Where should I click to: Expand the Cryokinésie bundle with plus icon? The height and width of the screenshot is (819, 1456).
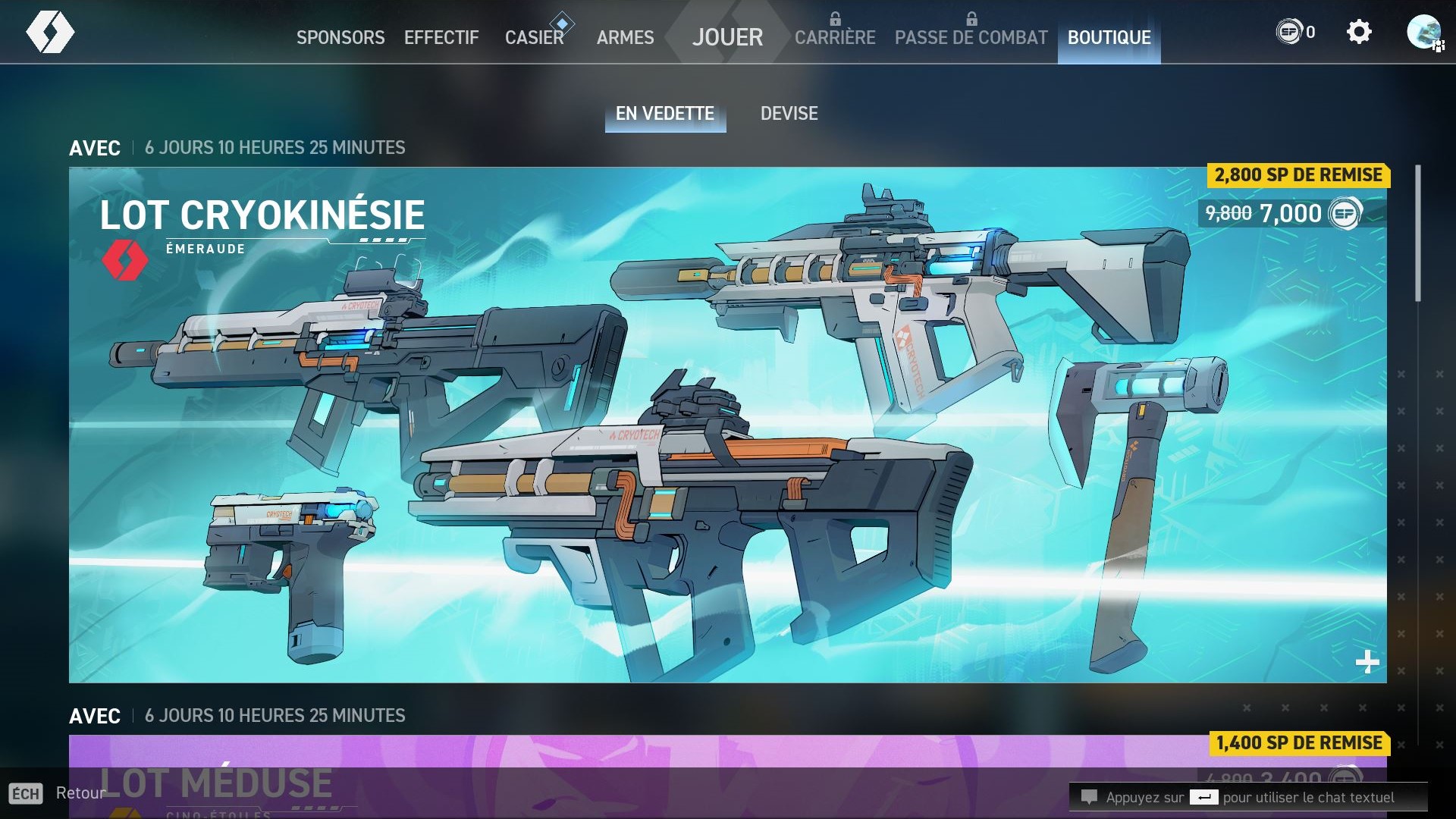click(1367, 662)
